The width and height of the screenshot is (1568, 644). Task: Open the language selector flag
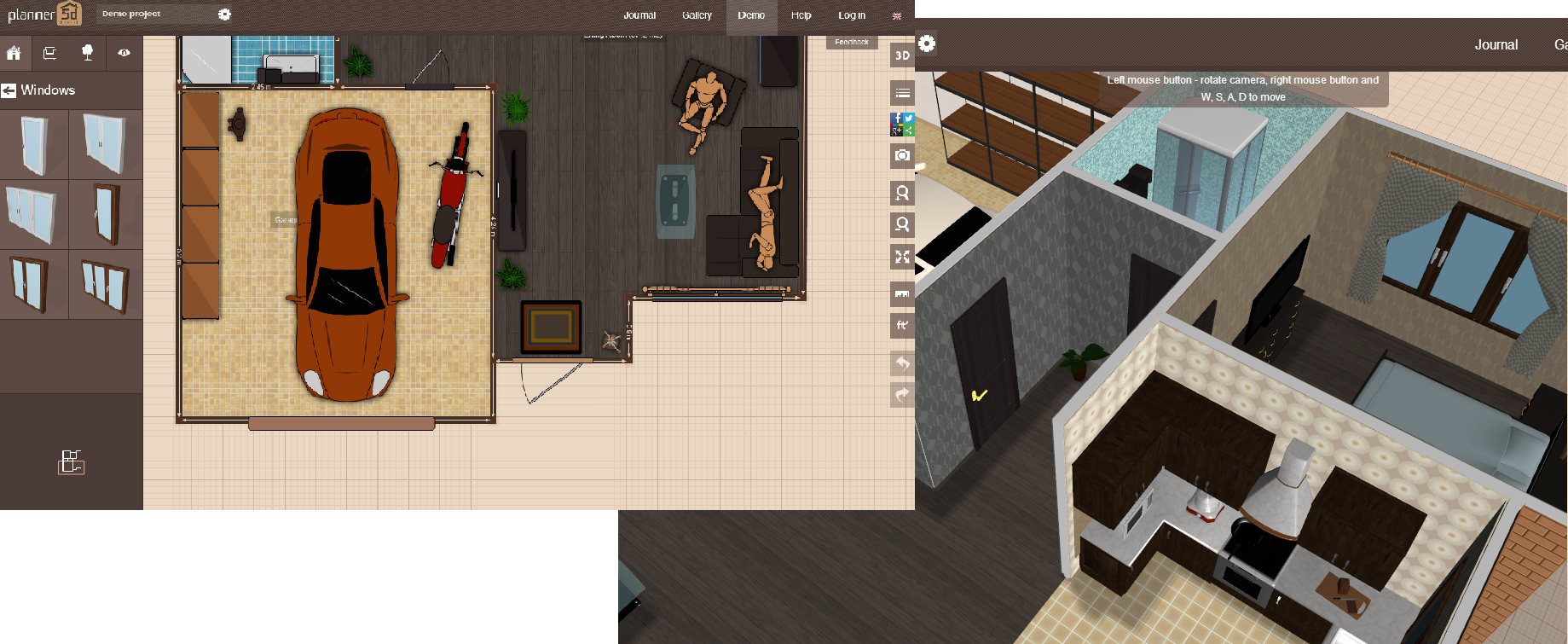click(896, 15)
